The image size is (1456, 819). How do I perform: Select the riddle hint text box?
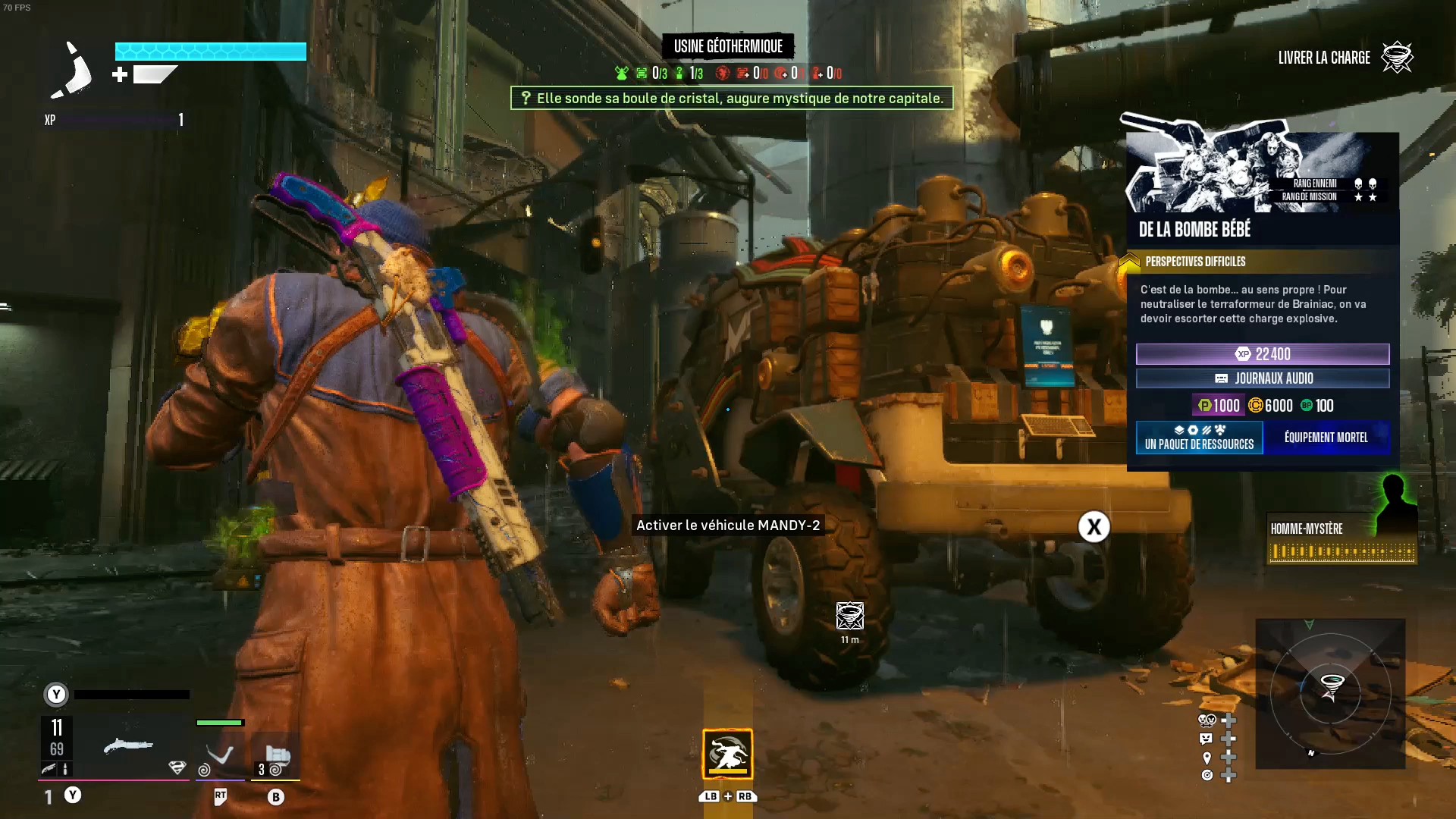[732, 99]
